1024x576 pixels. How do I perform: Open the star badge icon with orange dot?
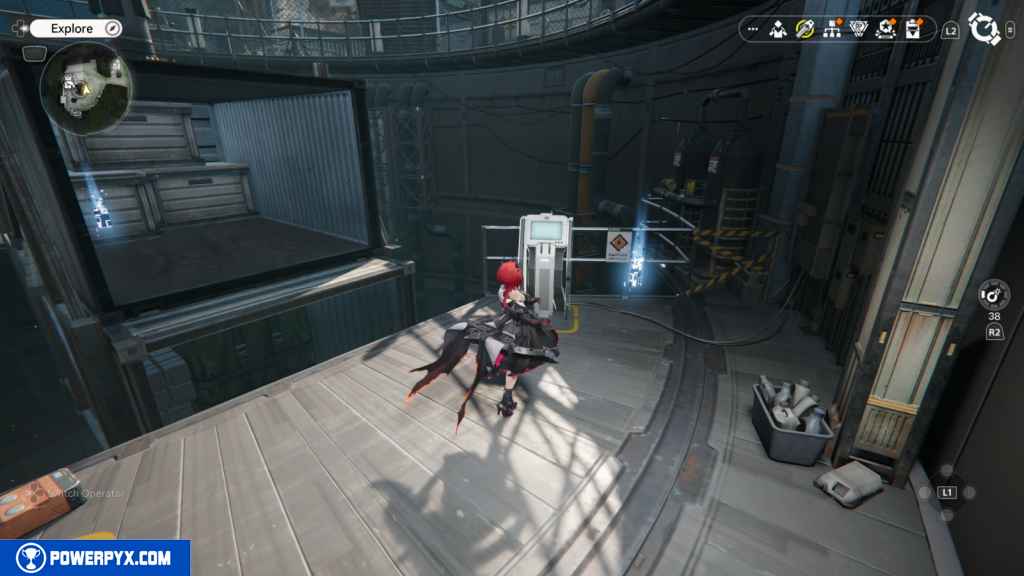pyautogui.click(x=885, y=29)
